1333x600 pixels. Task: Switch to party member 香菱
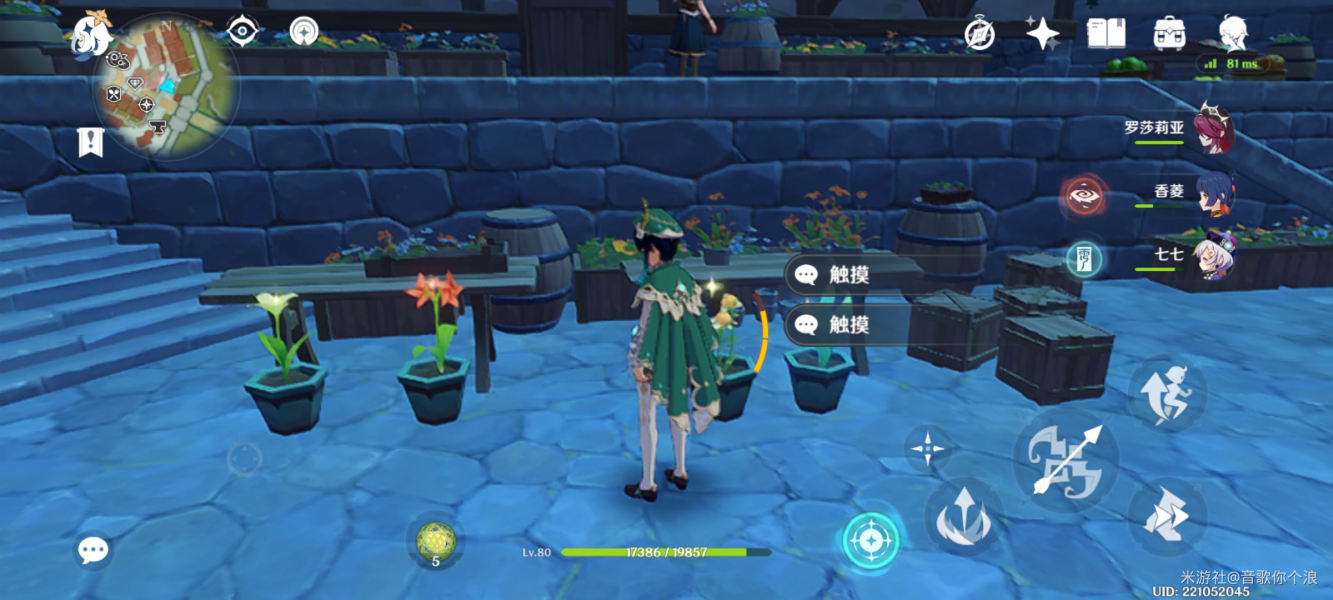pyautogui.click(x=1215, y=196)
